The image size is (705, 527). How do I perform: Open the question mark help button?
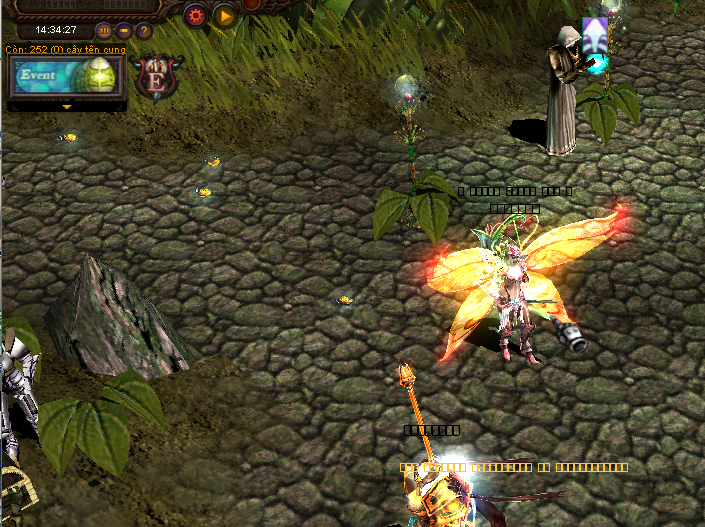pos(144,30)
